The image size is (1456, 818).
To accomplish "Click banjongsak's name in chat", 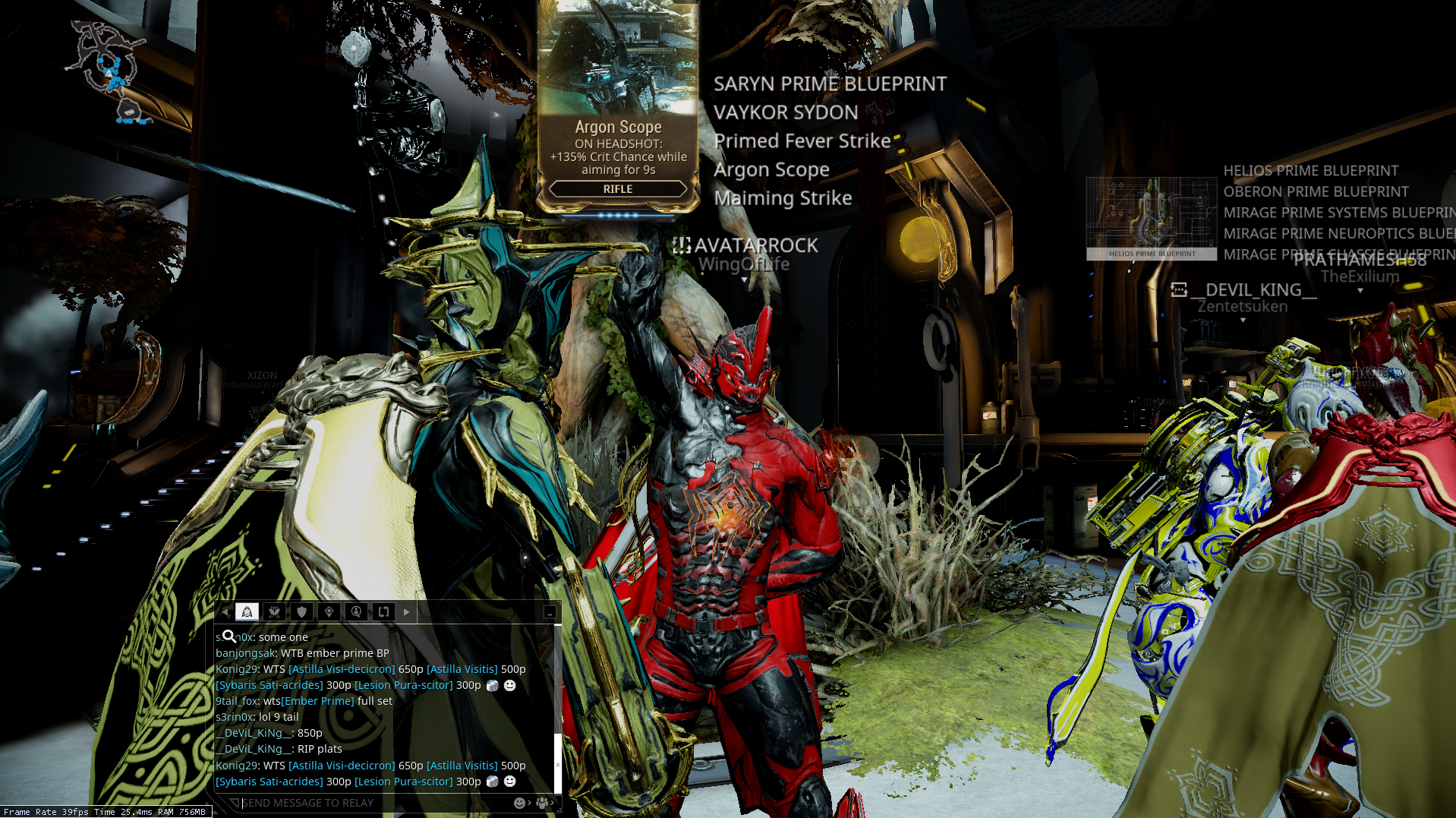I will coord(245,653).
